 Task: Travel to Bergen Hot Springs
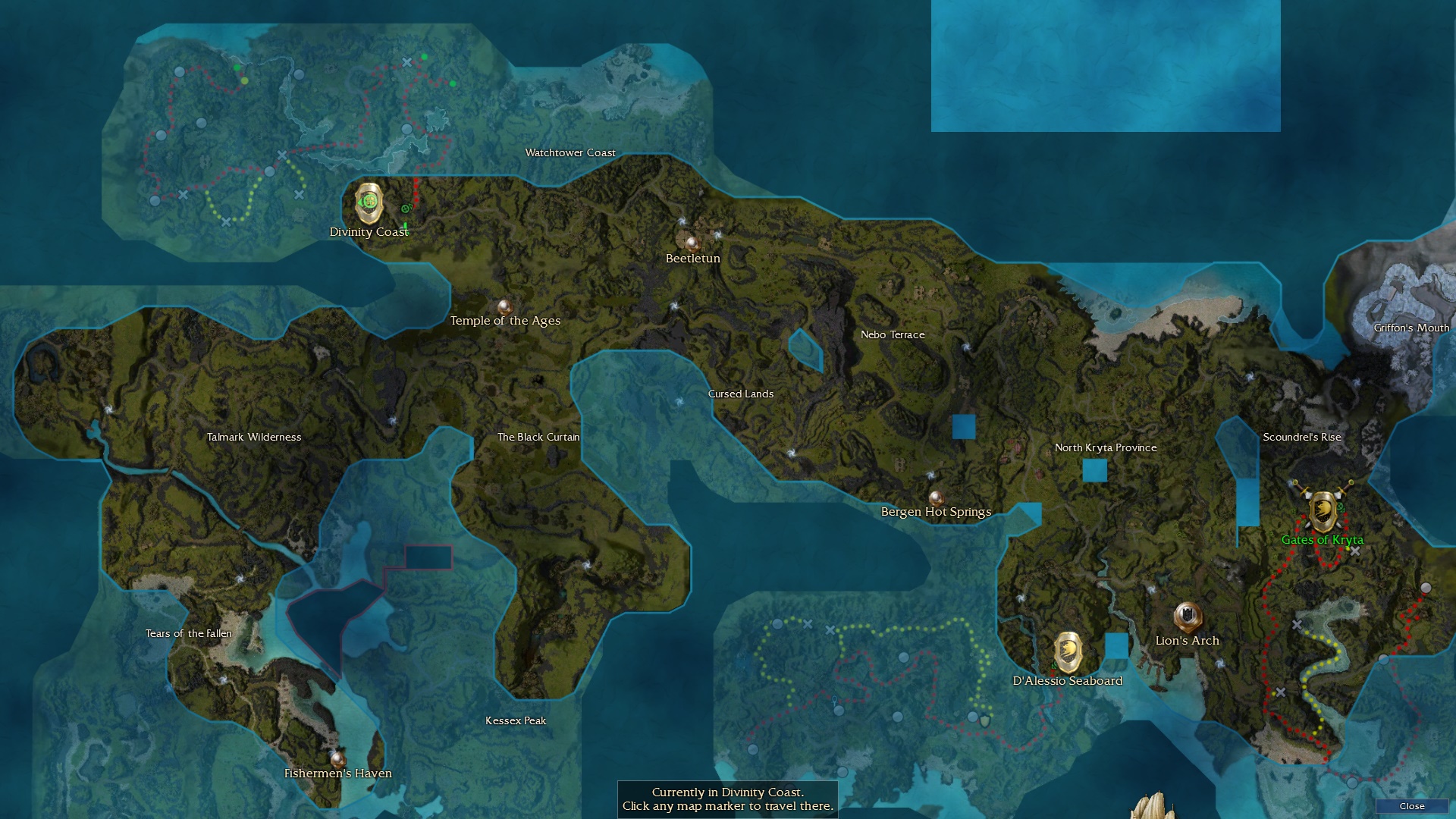coord(936,498)
